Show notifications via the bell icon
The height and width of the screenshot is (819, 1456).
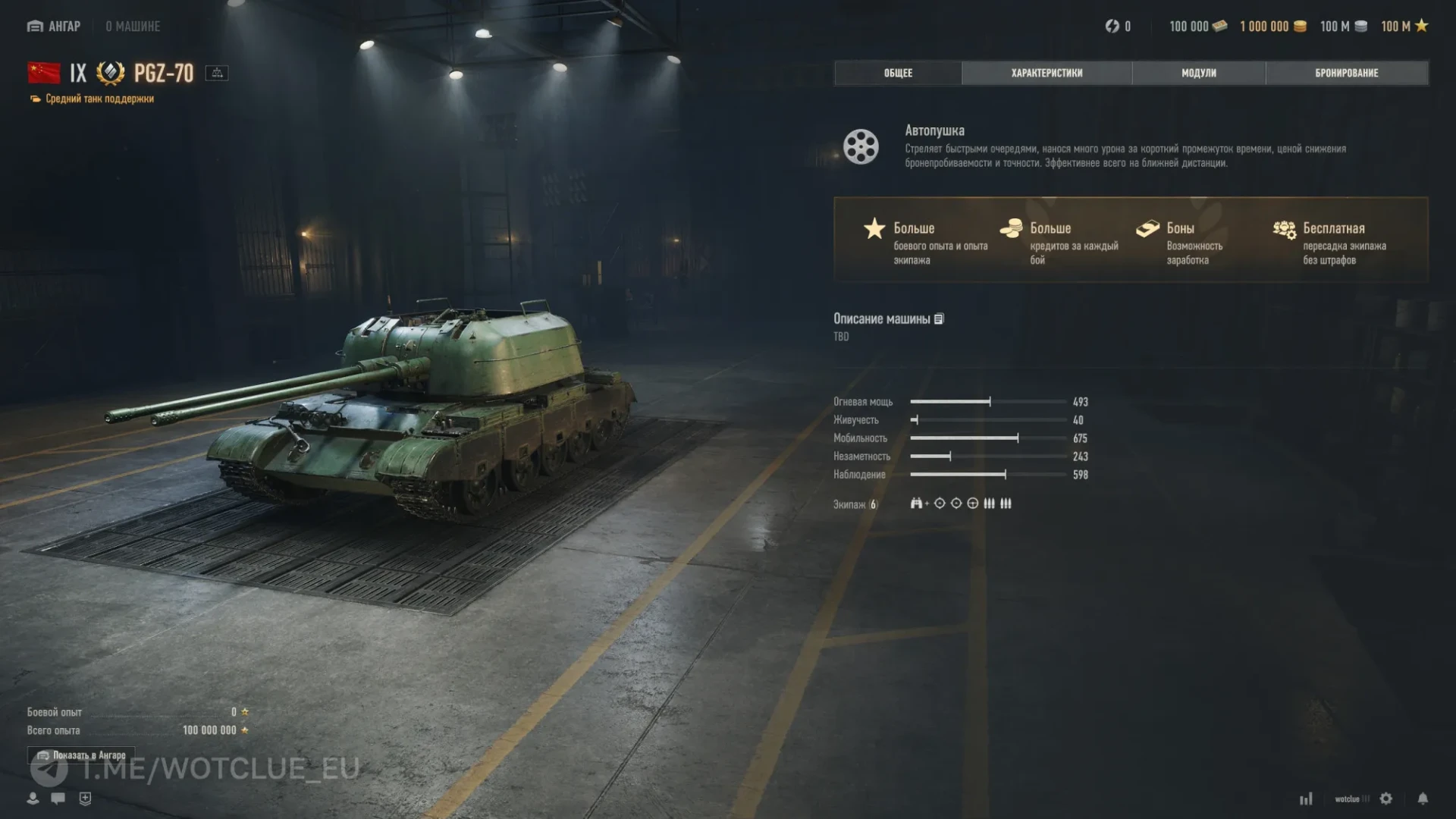coord(1423,799)
